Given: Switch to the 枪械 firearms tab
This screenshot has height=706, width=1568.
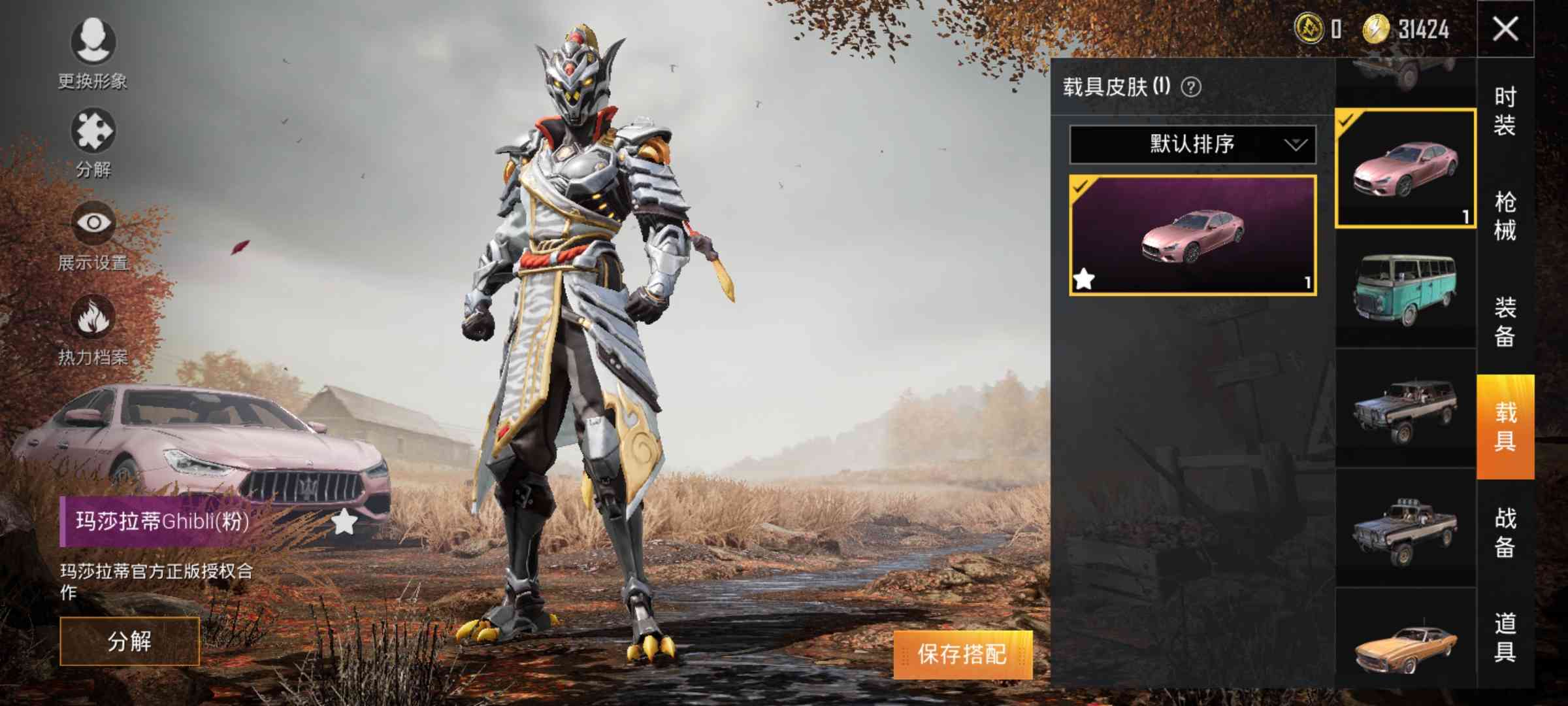Looking at the screenshot, I should (1505, 216).
